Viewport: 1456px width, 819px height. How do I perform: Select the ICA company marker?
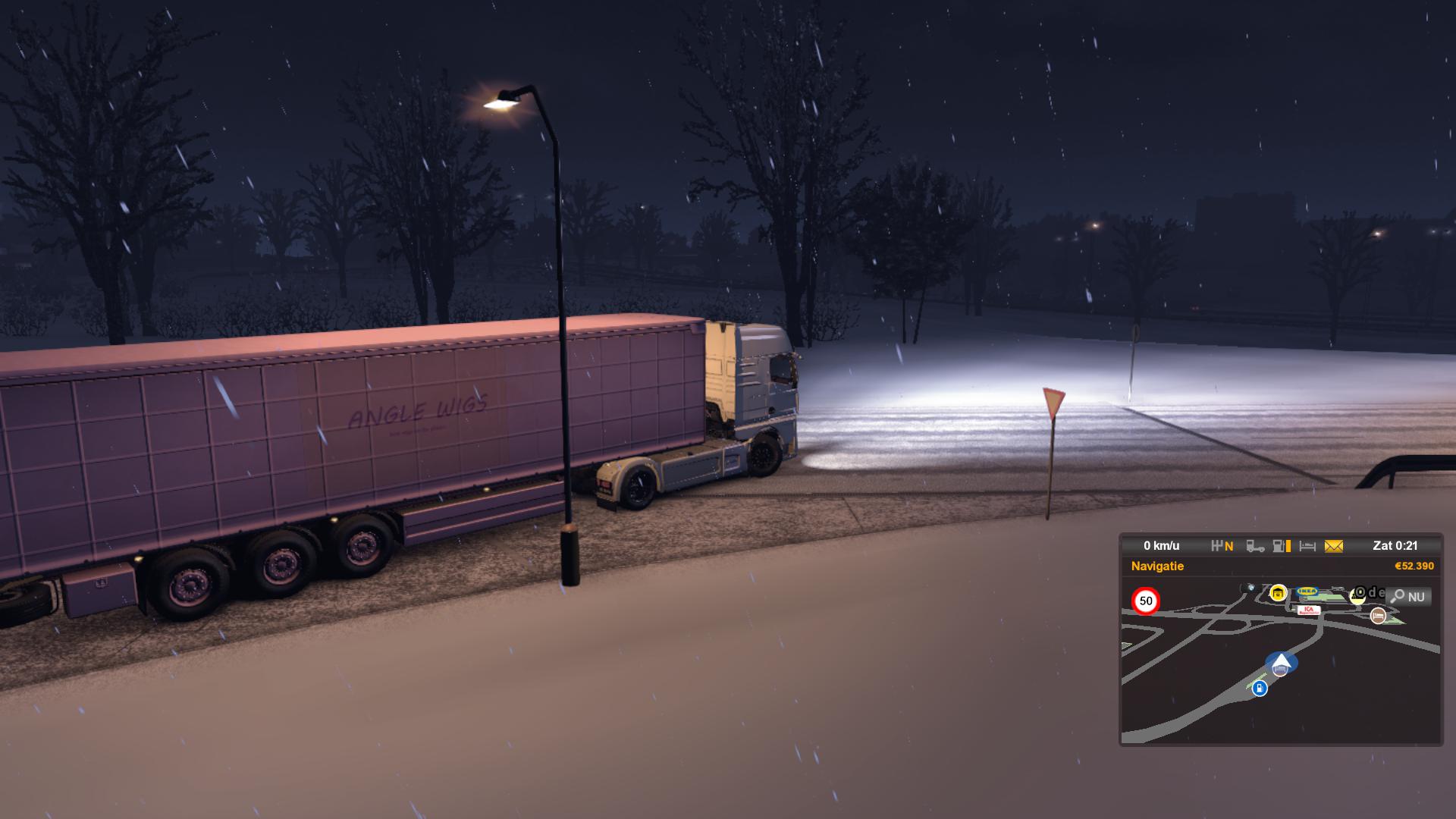1308,610
